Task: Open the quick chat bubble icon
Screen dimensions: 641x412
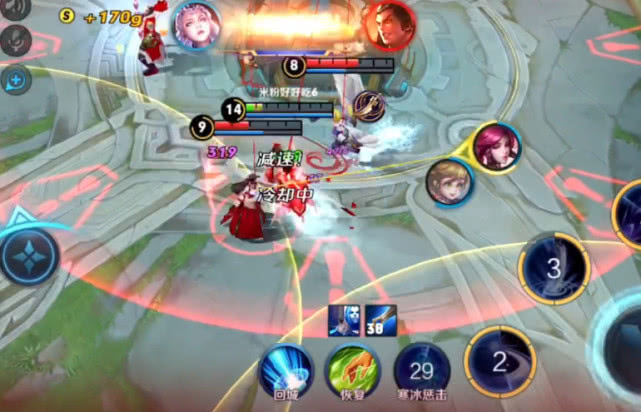Action: [x=16, y=79]
